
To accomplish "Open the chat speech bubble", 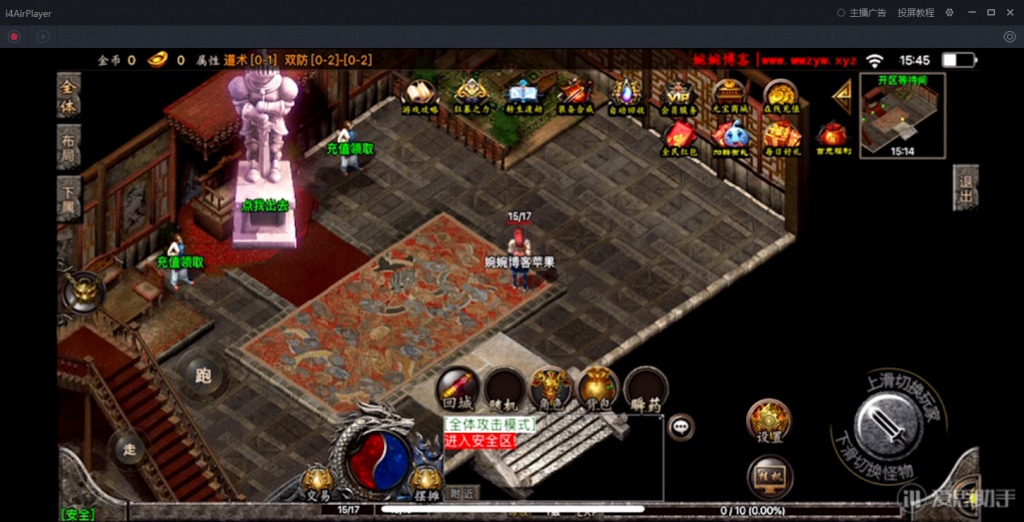I will (682, 426).
